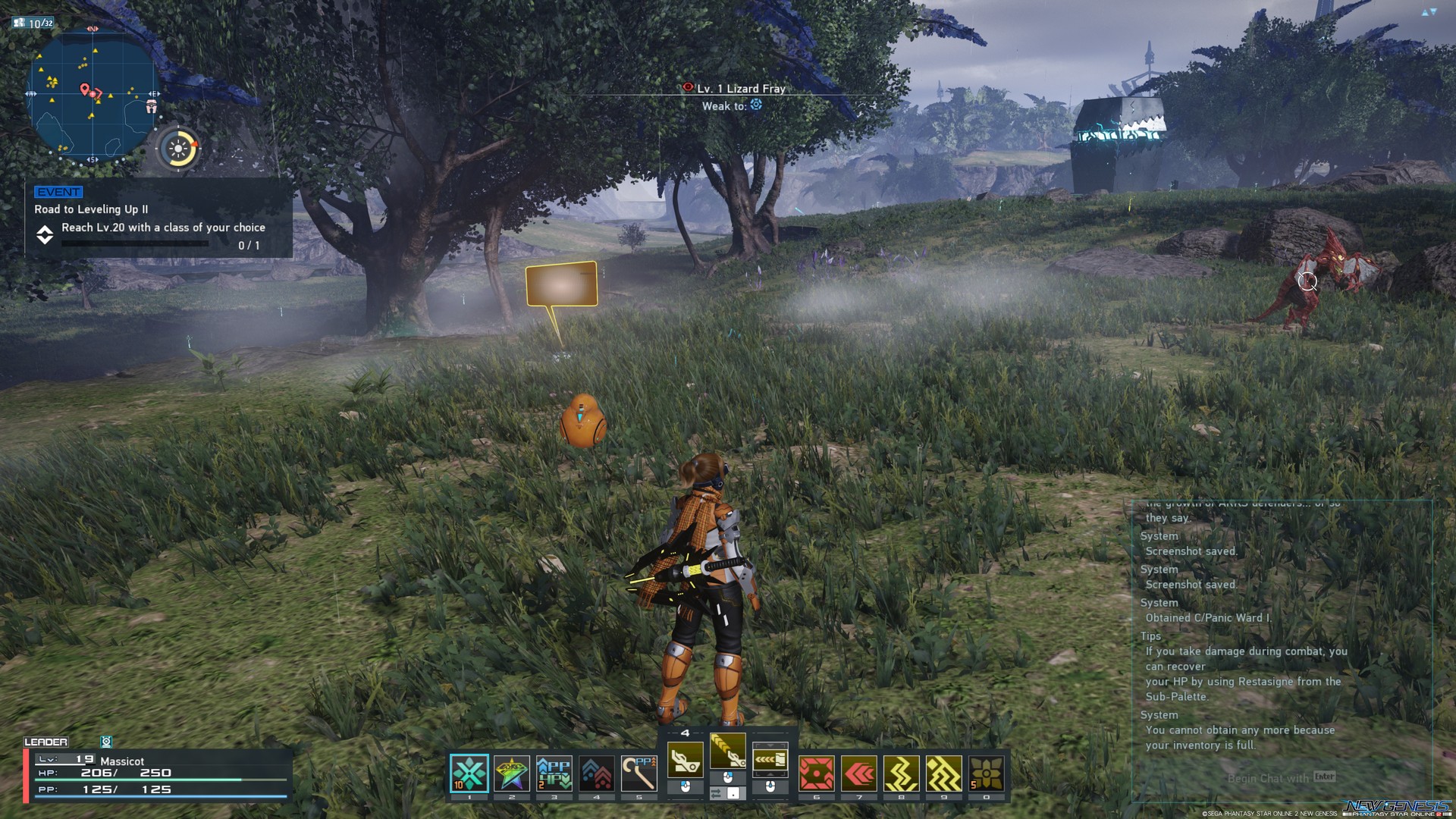
Task: Click the player marker on the minimap
Action: 93,94
